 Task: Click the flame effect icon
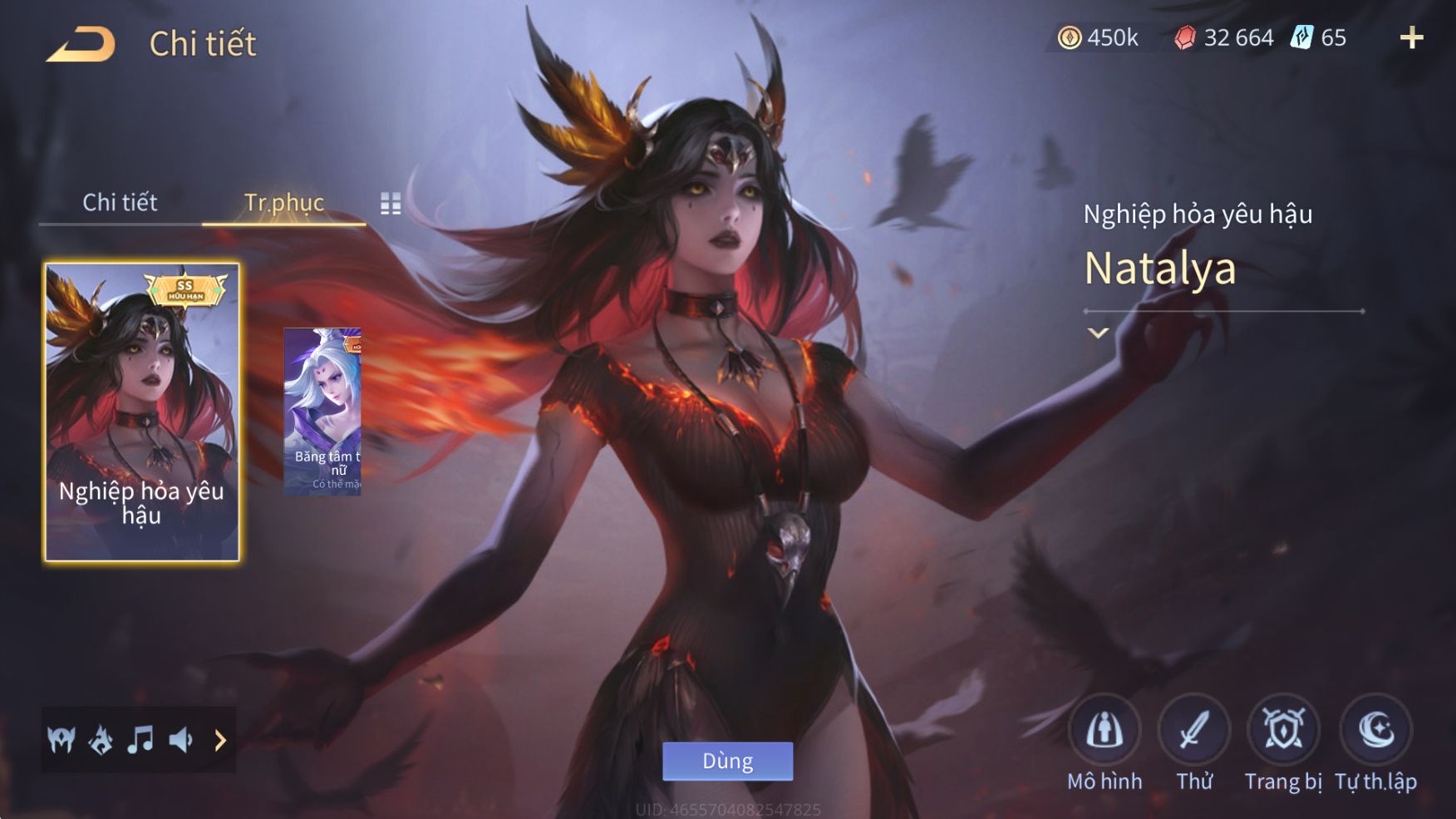[x=101, y=739]
